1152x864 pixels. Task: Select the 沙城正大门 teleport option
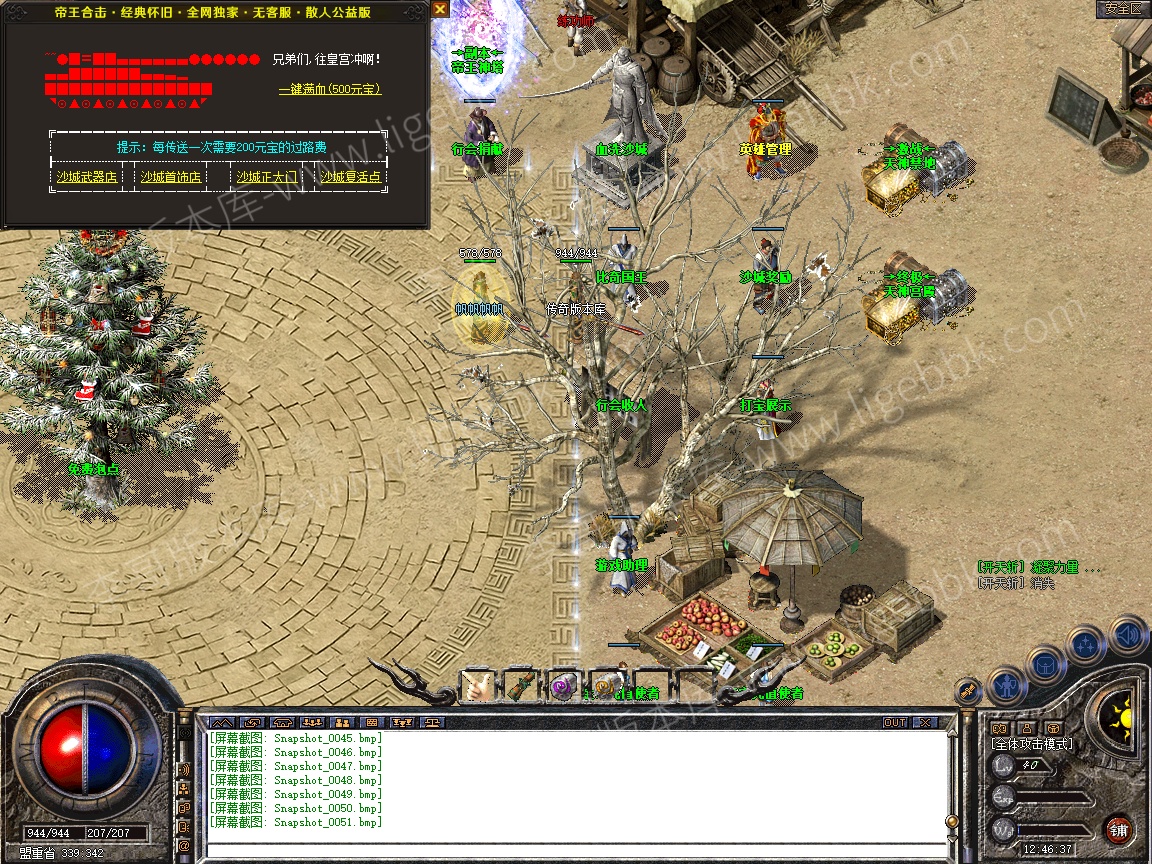point(267,178)
